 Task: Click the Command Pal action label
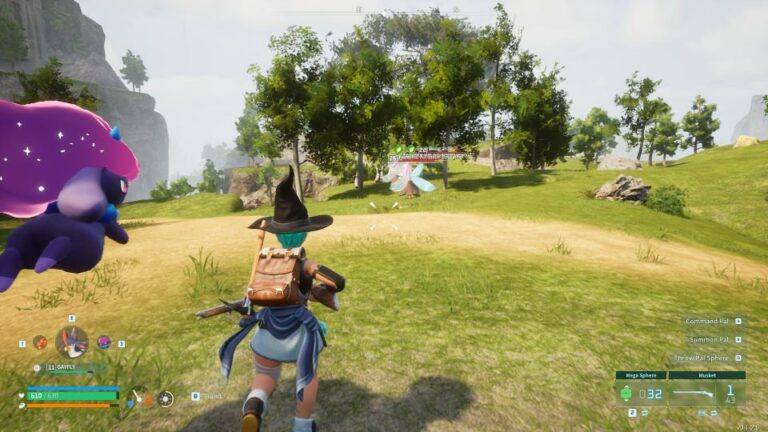(707, 322)
